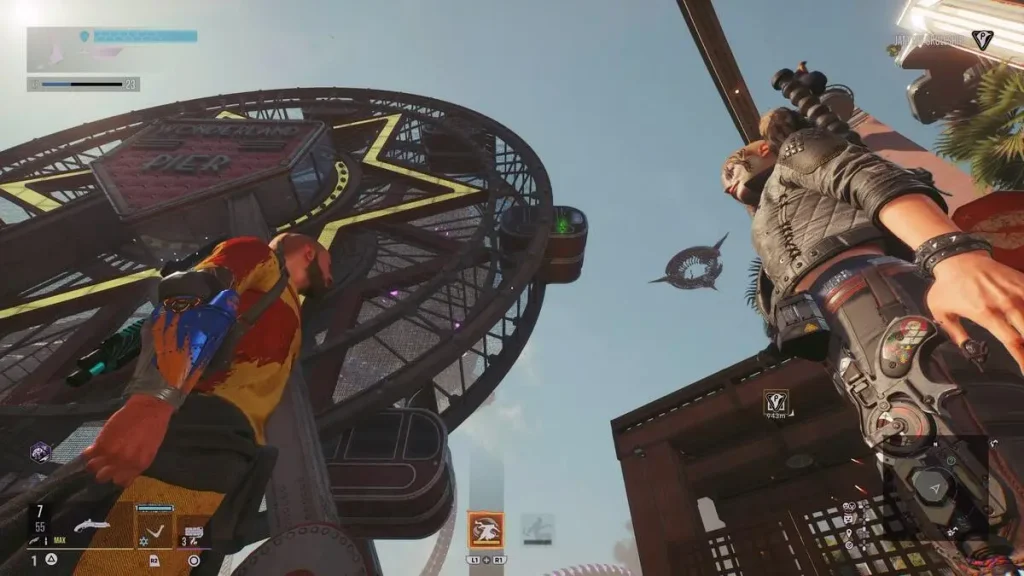Viewport: 1024px width, 576px height.
Task: Select the greyed-out secondary ability icon
Action: [x=537, y=526]
